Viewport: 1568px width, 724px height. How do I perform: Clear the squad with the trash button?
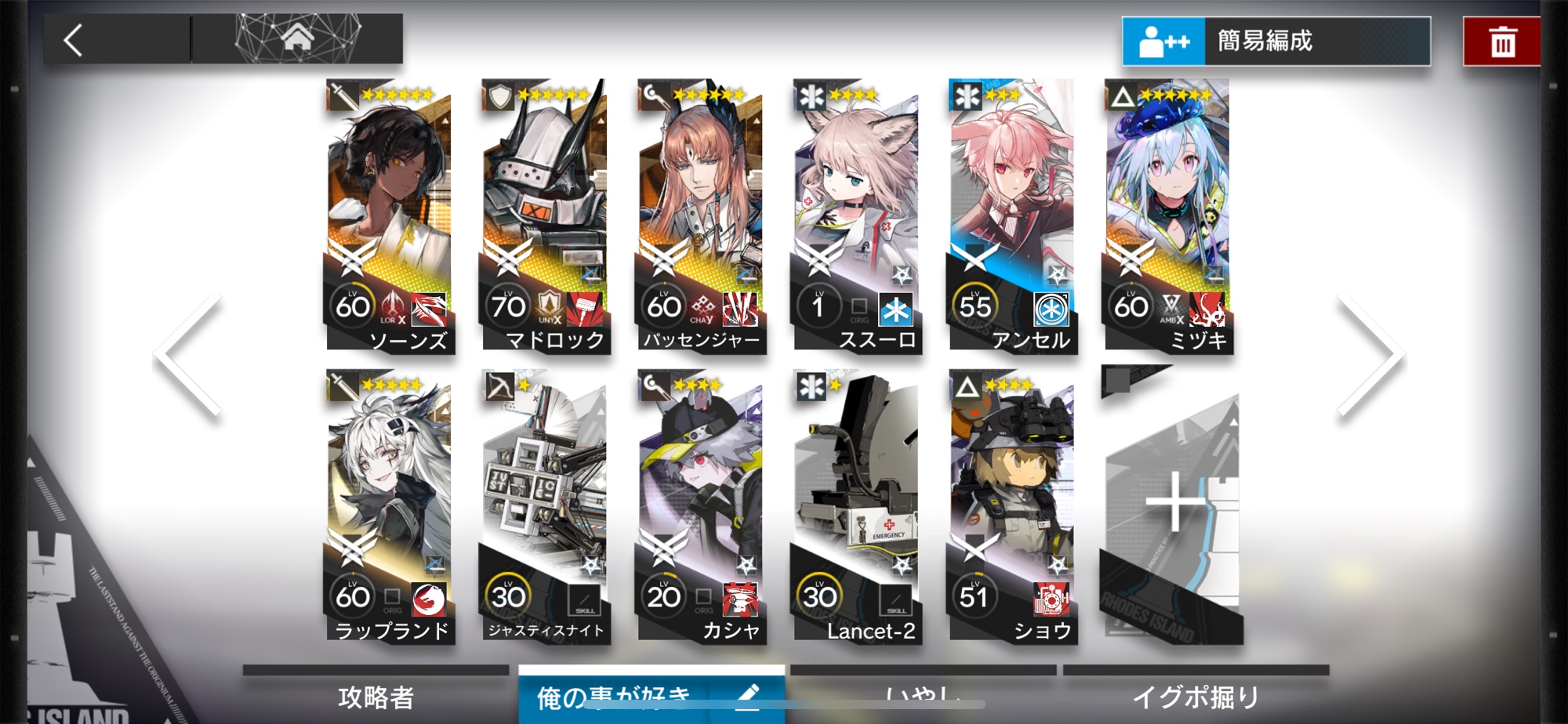click(x=1501, y=42)
